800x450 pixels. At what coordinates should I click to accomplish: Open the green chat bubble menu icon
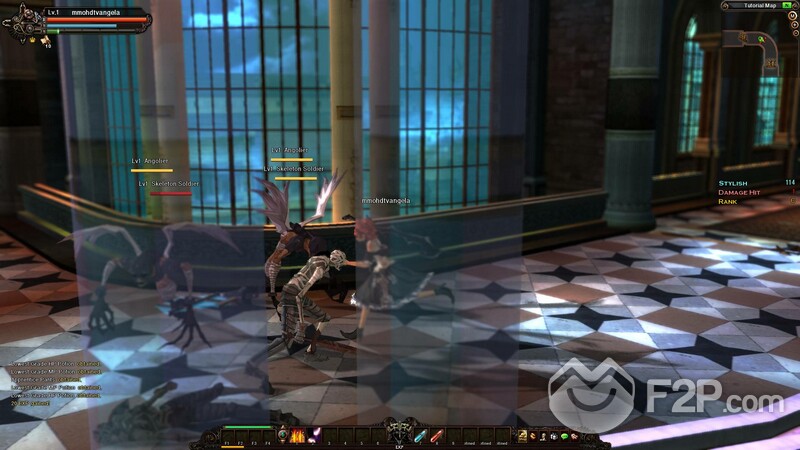pyautogui.click(x=564, y=435)
